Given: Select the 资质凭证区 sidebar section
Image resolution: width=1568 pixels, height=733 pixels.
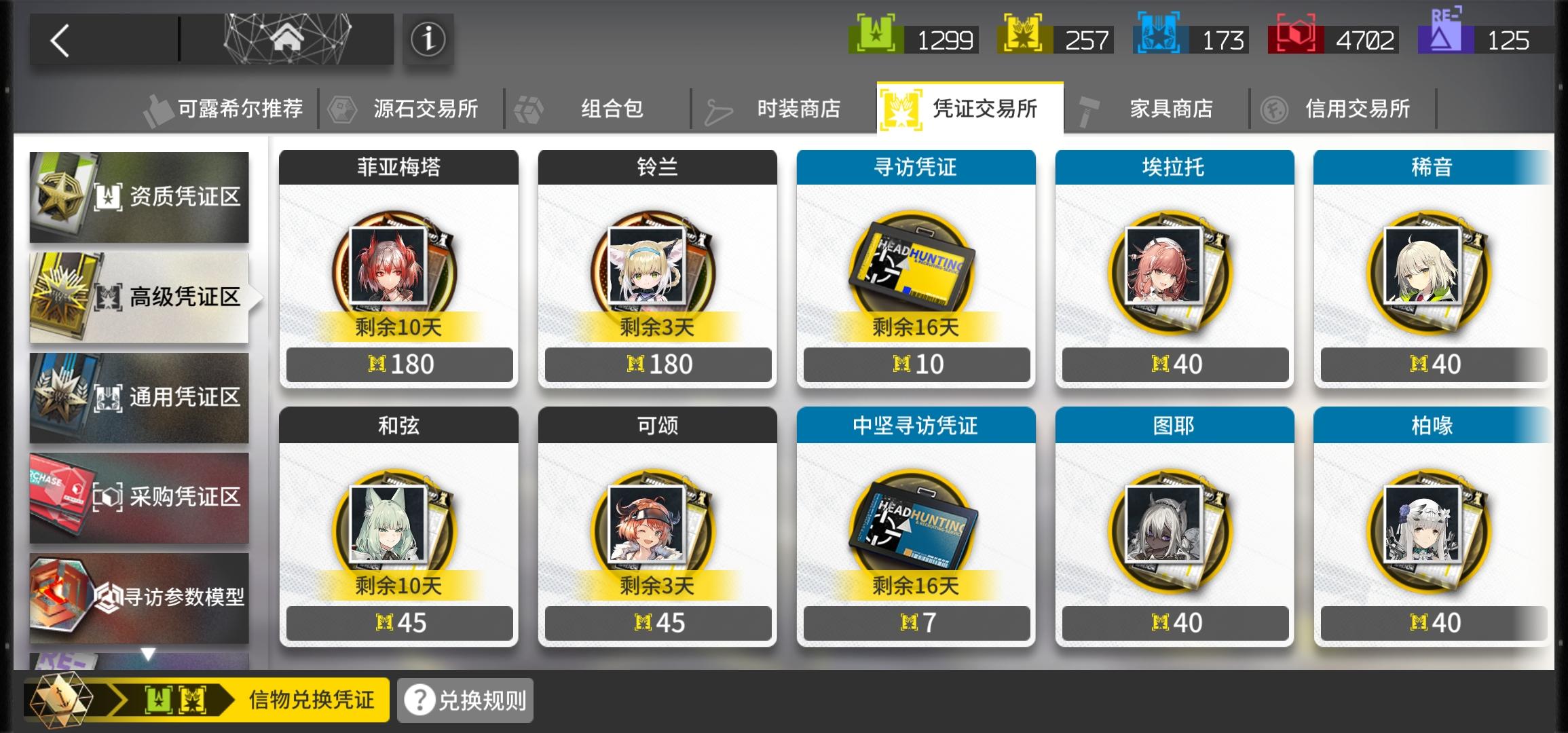Looking at the screenshot, I should [x=139, y=198].
